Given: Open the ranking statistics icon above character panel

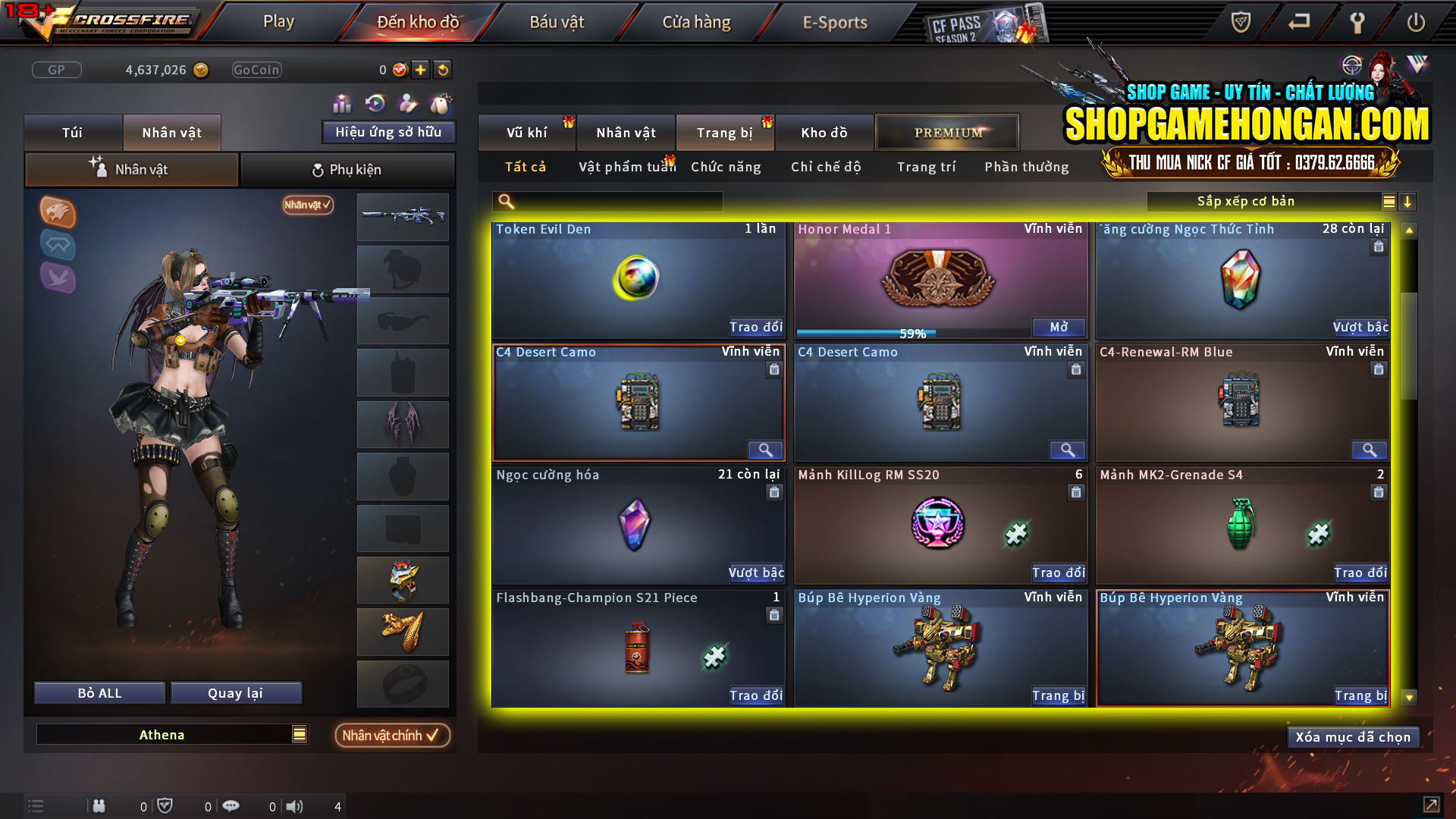Looking at the screenshot, I should coord(342,102).
